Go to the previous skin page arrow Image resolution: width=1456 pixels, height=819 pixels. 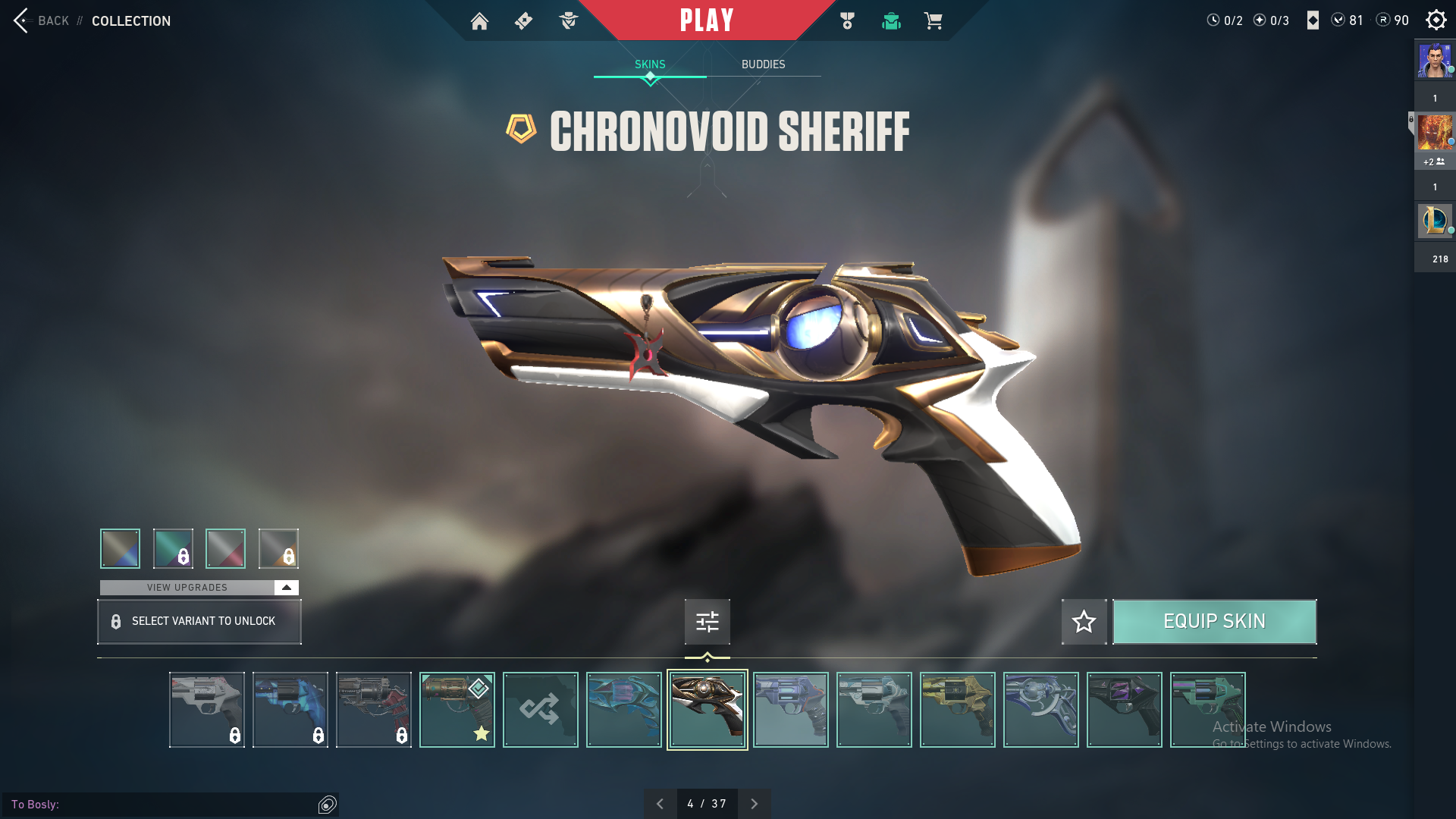tap(660, 804)
